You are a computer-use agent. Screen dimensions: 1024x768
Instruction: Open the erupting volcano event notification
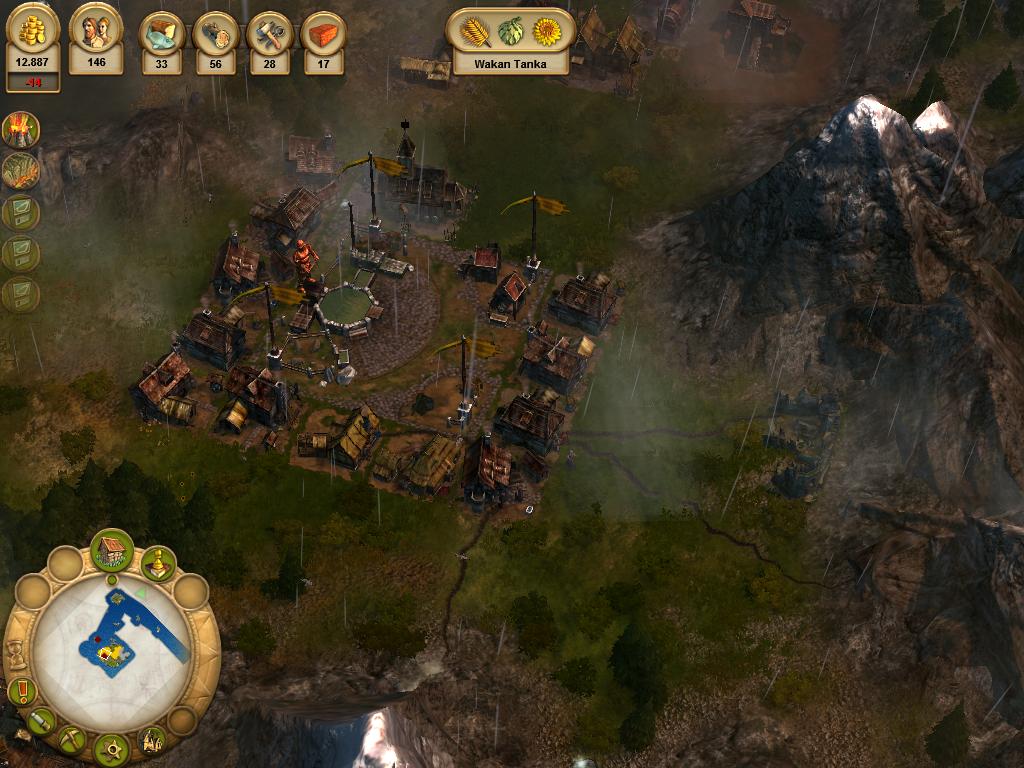pos(20,130)
